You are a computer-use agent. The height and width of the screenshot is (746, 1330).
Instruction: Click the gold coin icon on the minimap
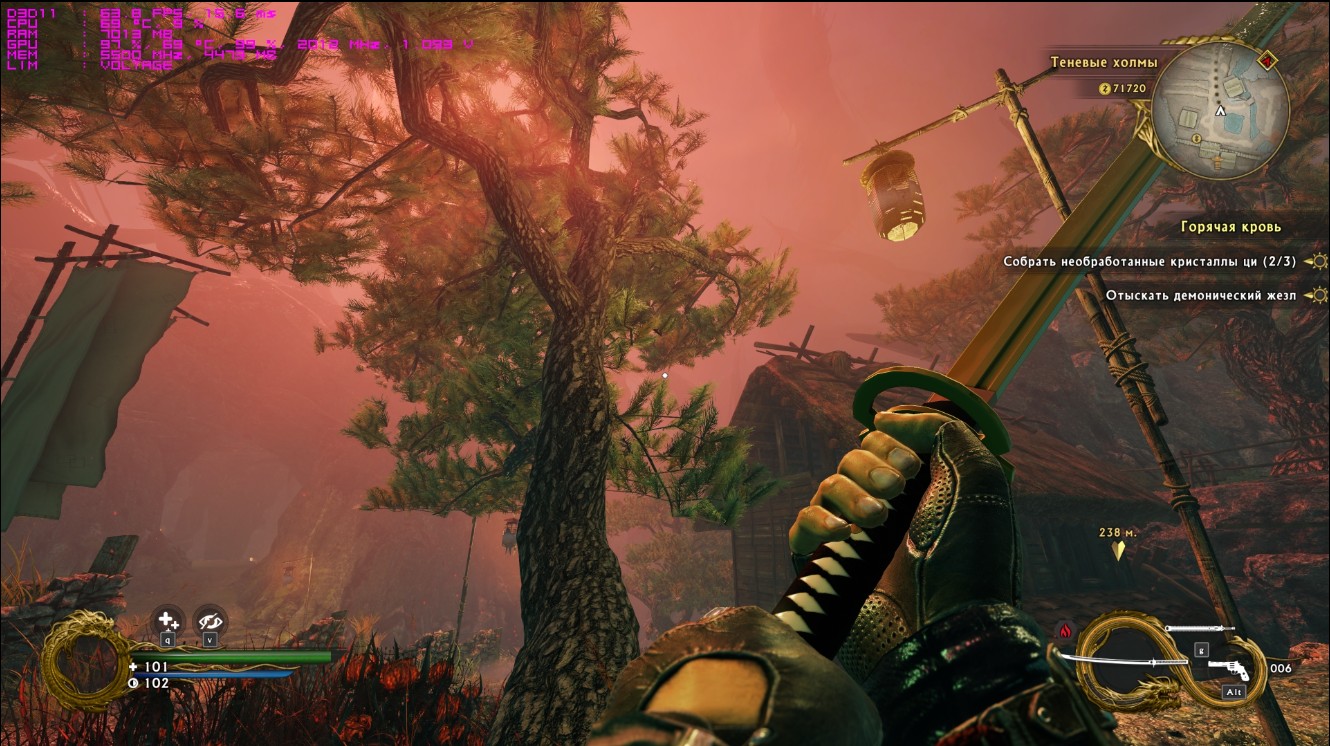click(1196, 139)
